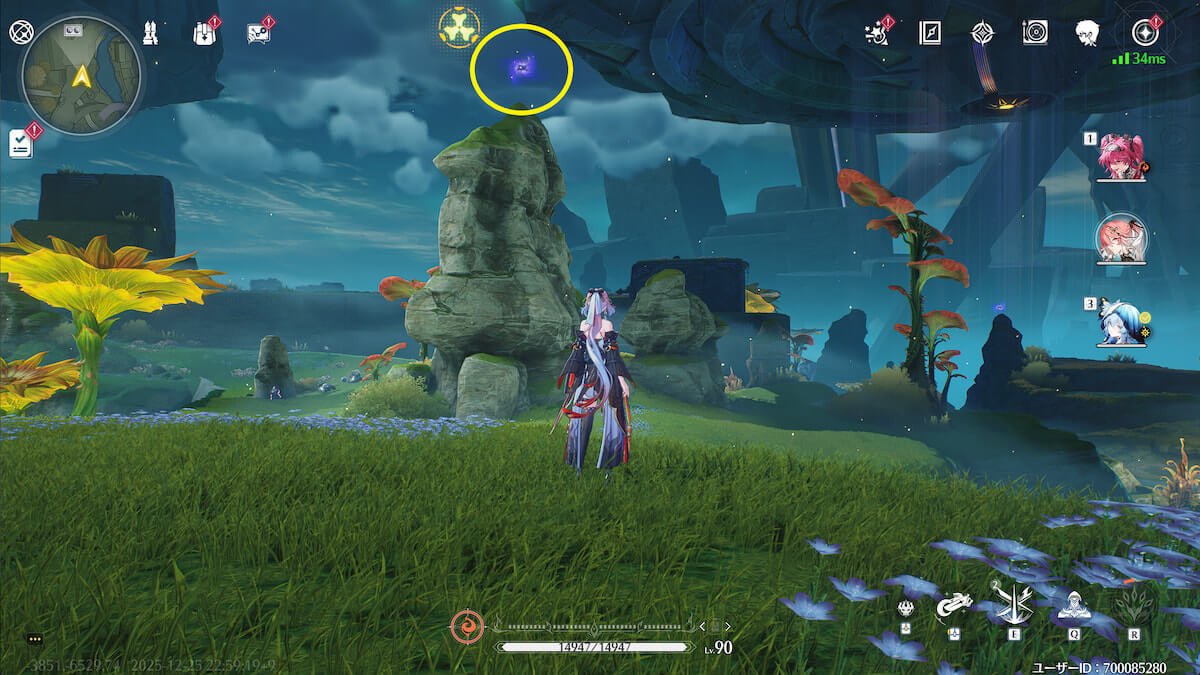Open the sparkle stars icon with alert
The height and width of the screenshot is (675, 1200).
[877, 33]
